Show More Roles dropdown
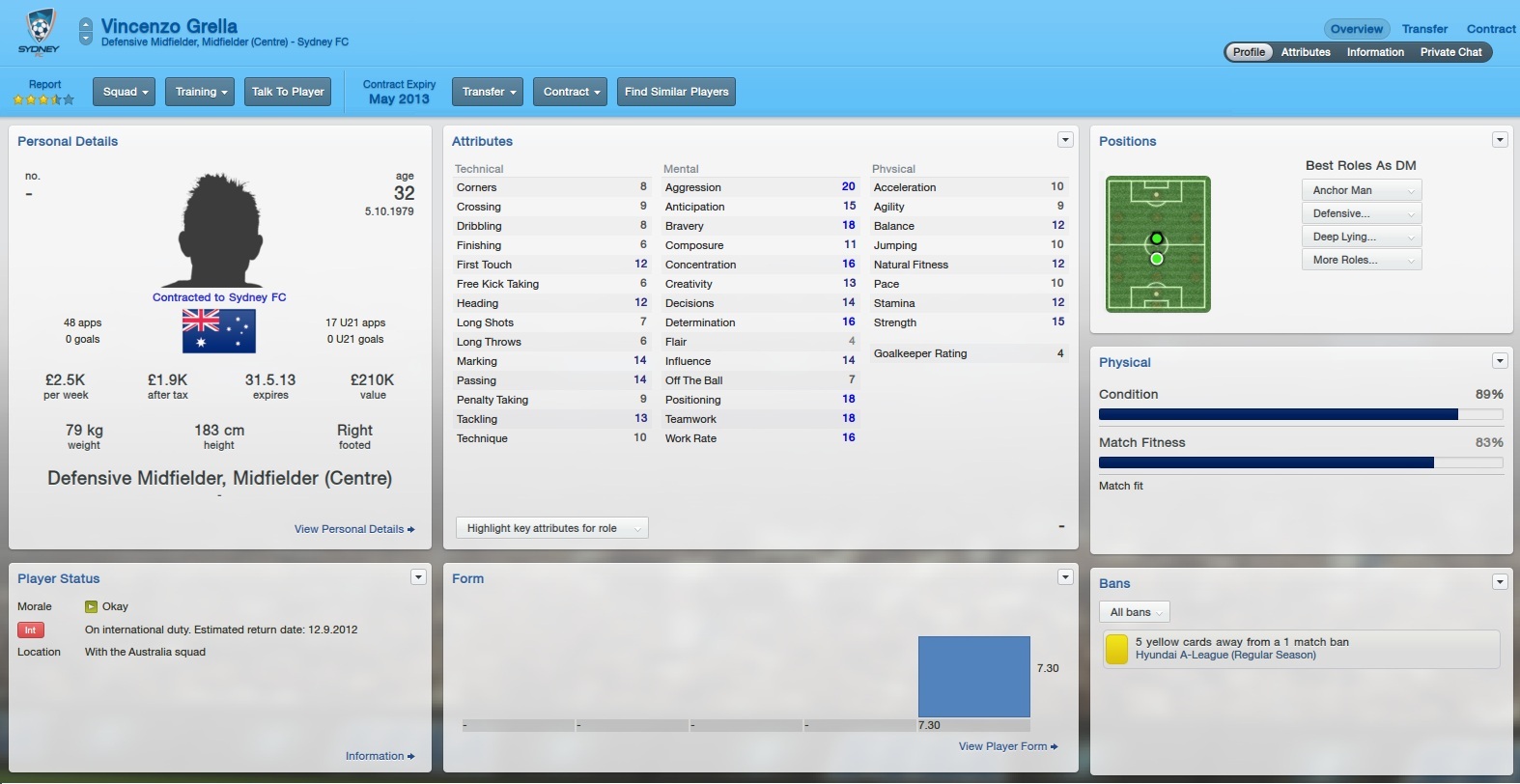Image resolution: width=1520 pixels, height=784 pixels. (1362, 260)
